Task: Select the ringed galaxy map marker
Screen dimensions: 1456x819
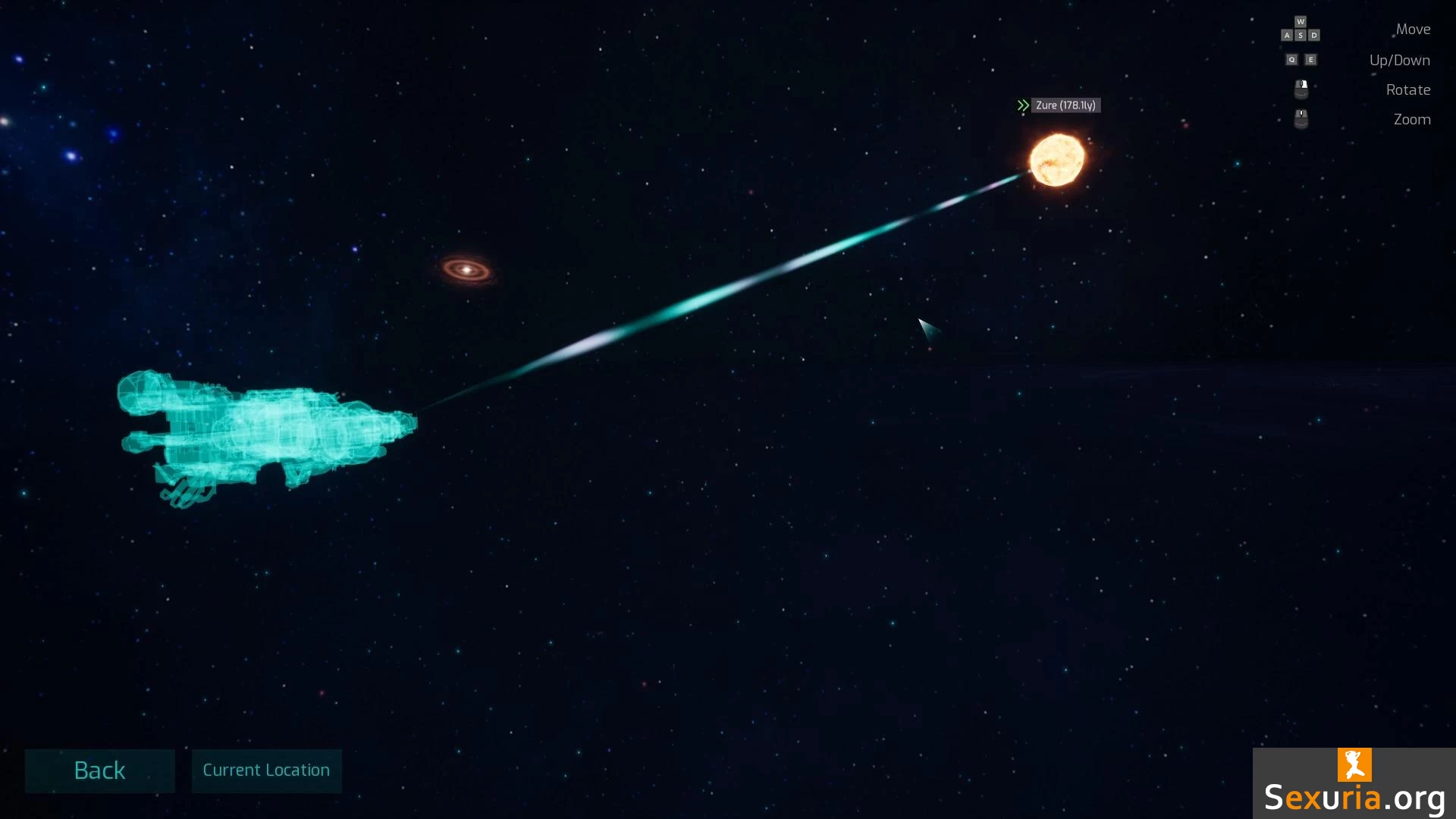Action: (x=466, y=269)
